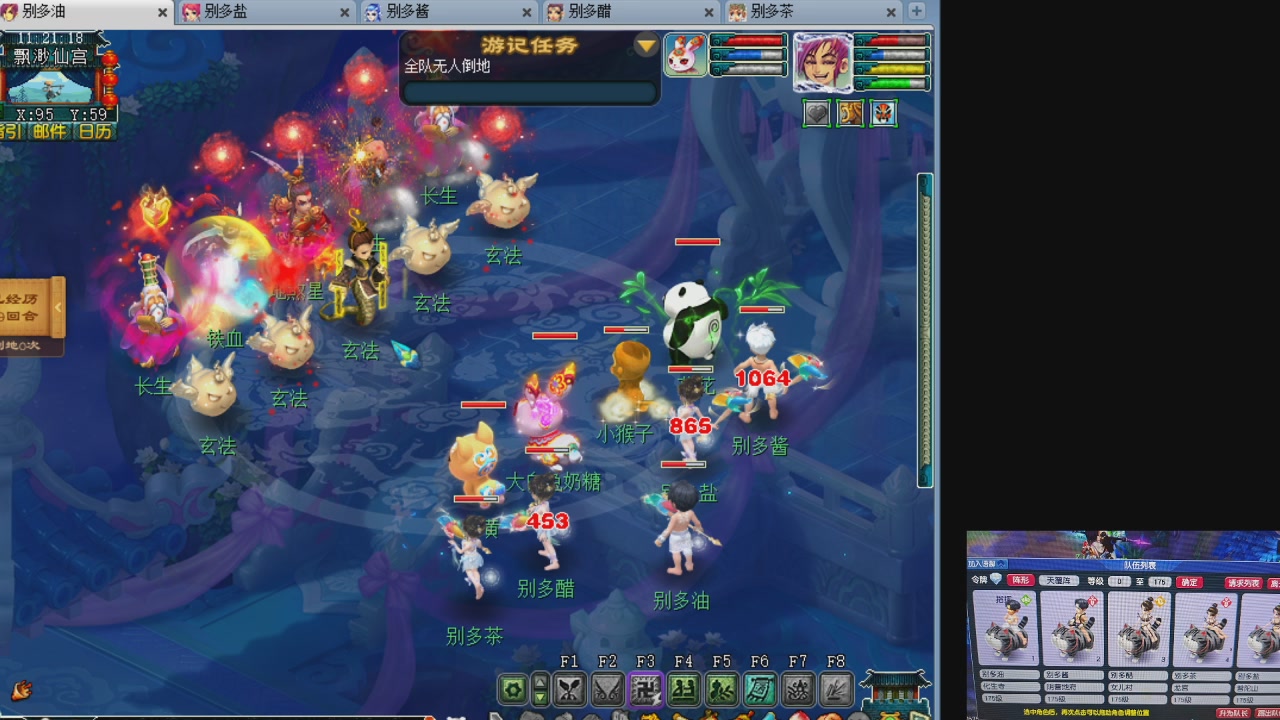Cast the F6 scroll skill from the hotbar

pos(760,688)
